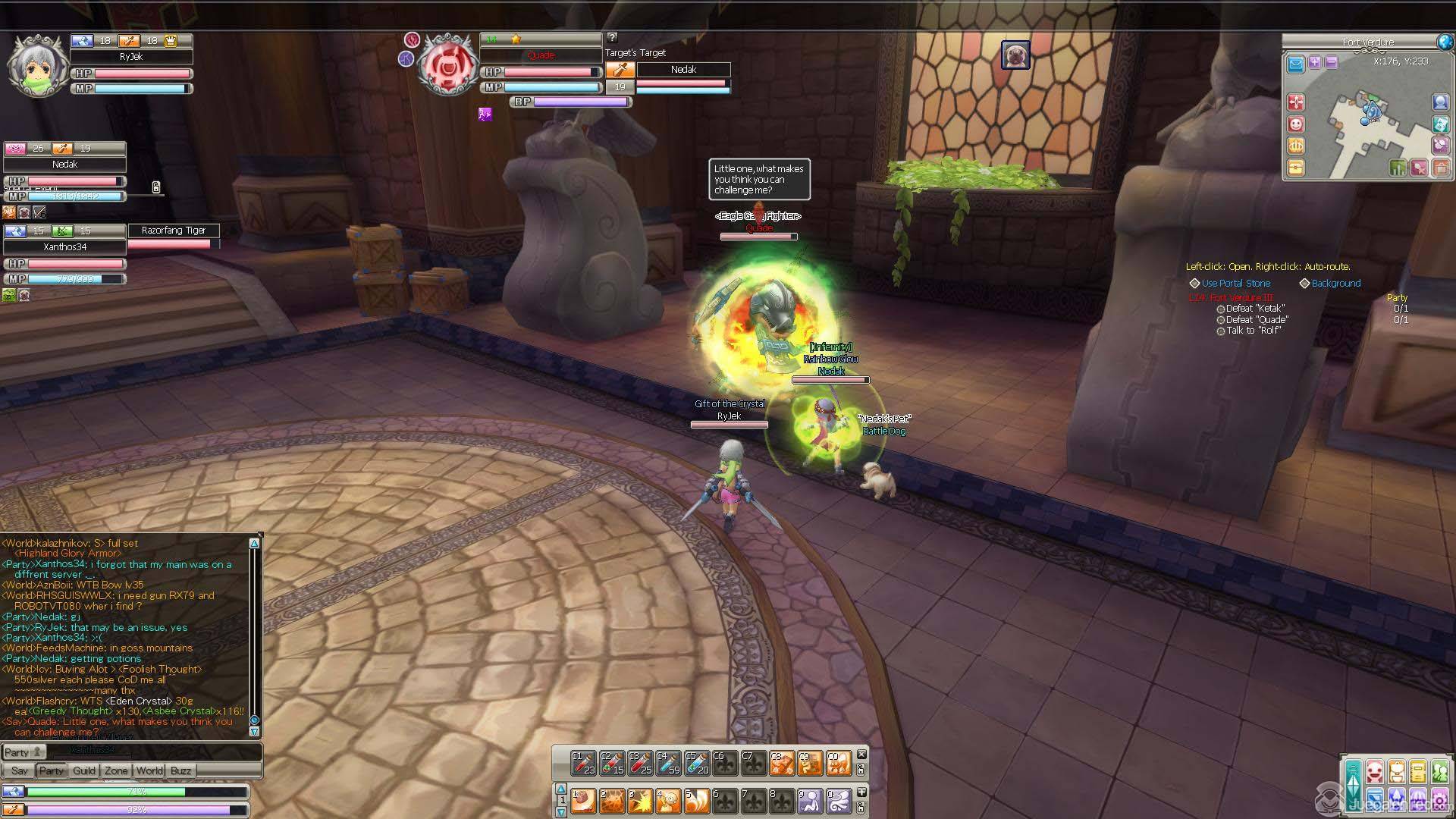Select the Say chat tab

point(20,770)
